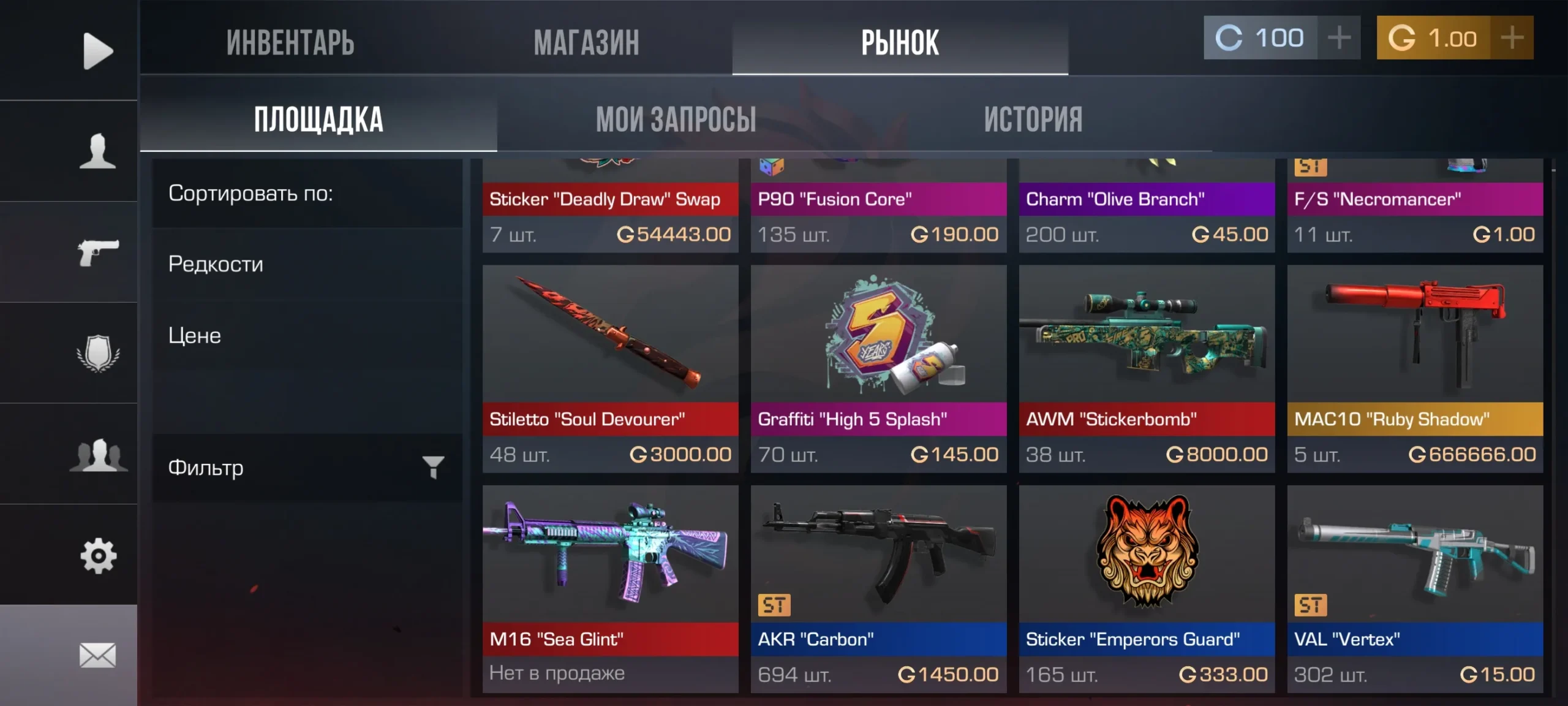Open your profile from the sidebar
This screenshot has height=706, width=1568.
pos(98,150)
